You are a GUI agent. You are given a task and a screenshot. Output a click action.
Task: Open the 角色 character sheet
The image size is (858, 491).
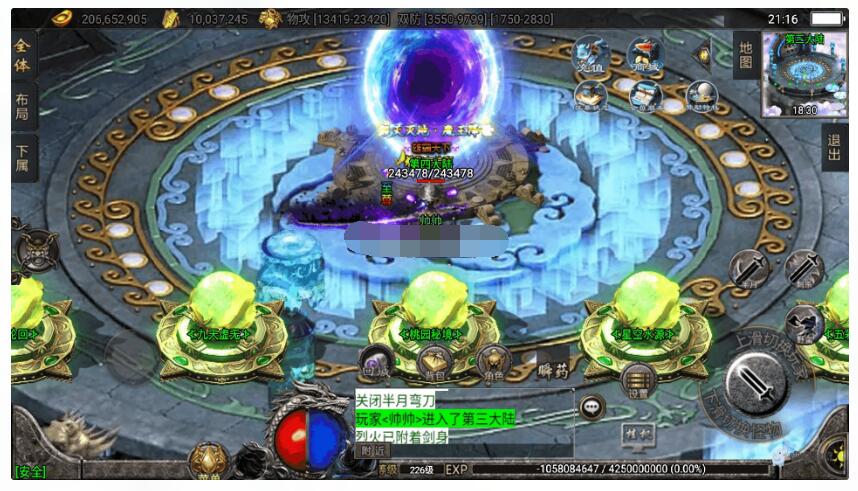click(x=493, y=361)
